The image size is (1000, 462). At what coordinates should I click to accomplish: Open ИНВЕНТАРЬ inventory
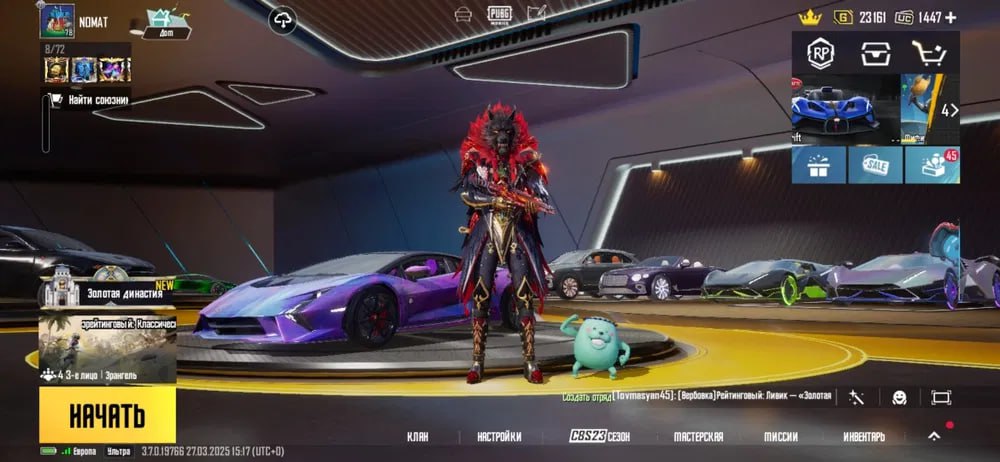(x=863, y=437)
